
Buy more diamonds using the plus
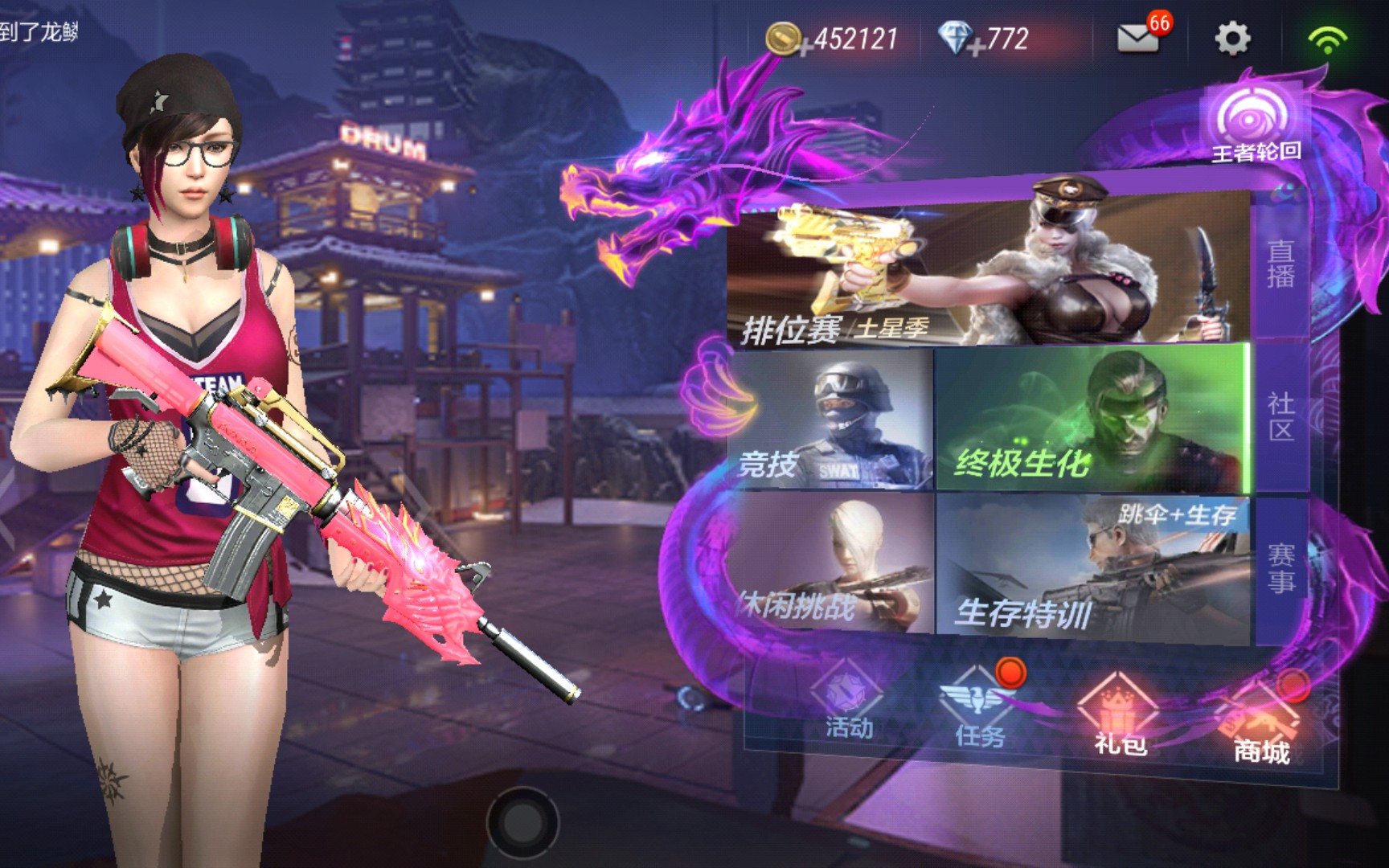(x=976, y=48)
